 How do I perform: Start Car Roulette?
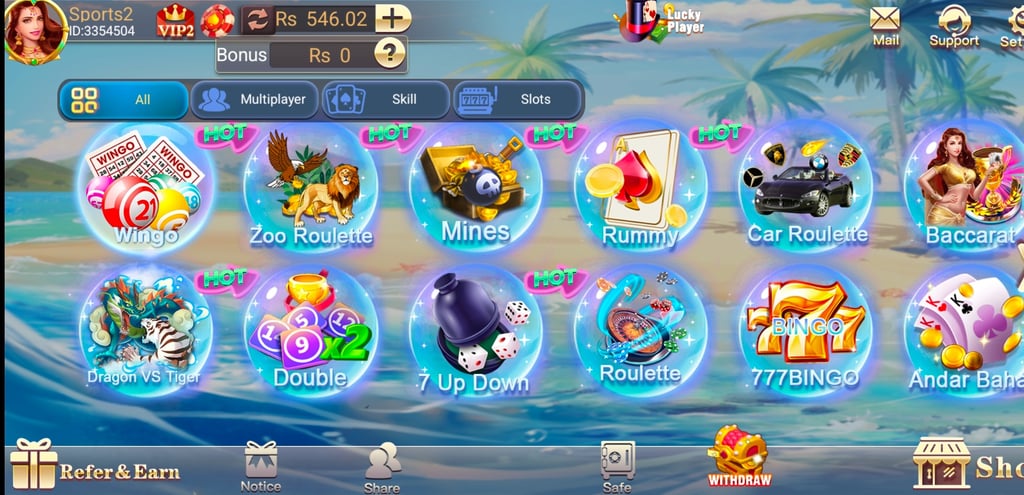point(805,190)
